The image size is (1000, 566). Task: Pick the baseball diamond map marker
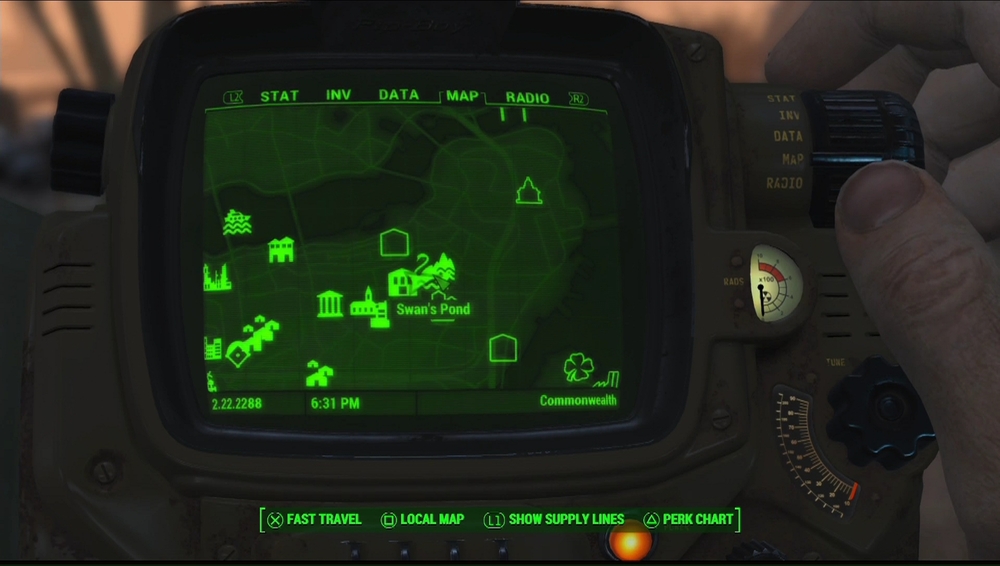tap(238, 353)
